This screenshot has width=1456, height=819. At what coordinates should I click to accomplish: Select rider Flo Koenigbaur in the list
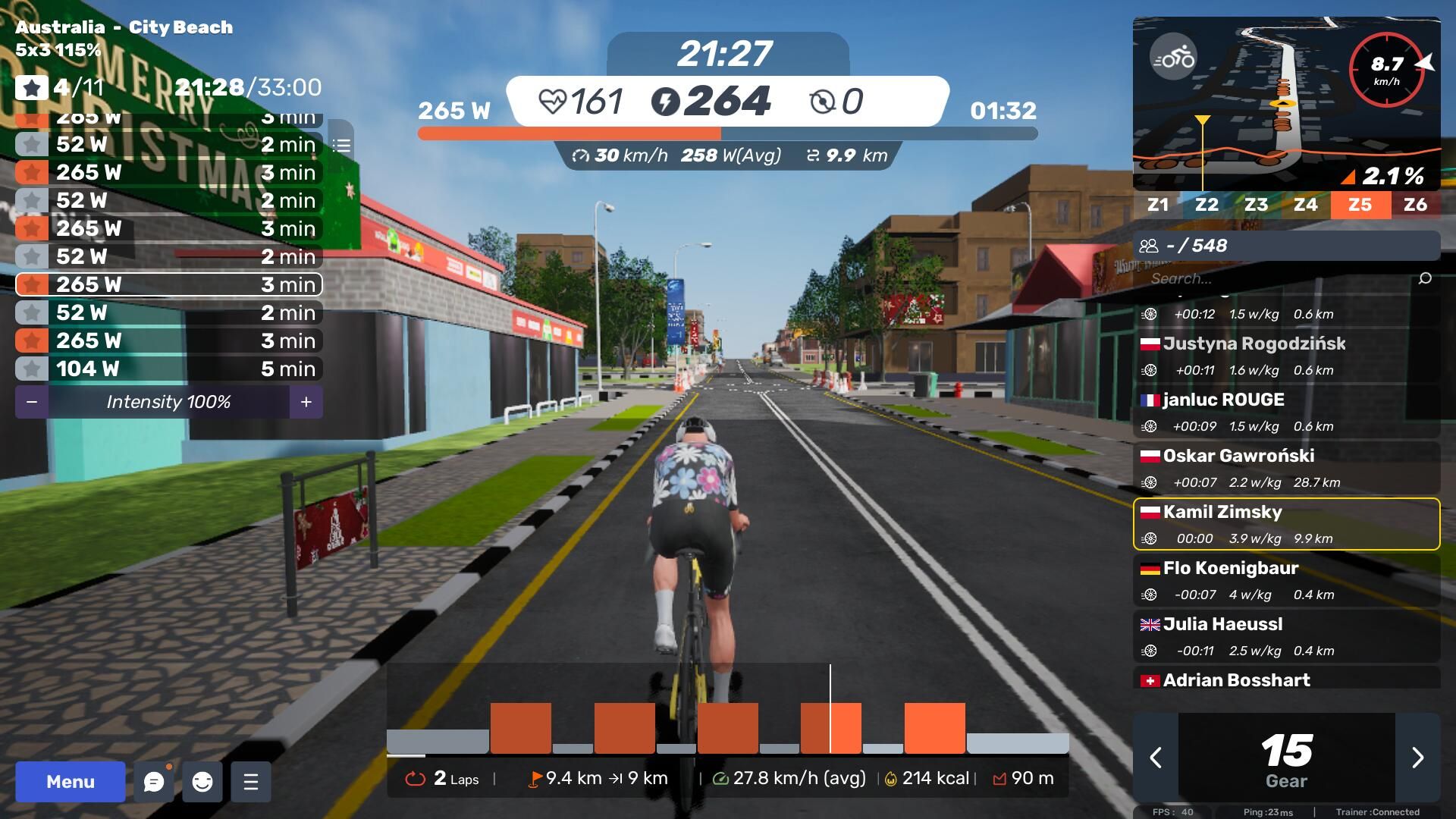[1286, 580]
